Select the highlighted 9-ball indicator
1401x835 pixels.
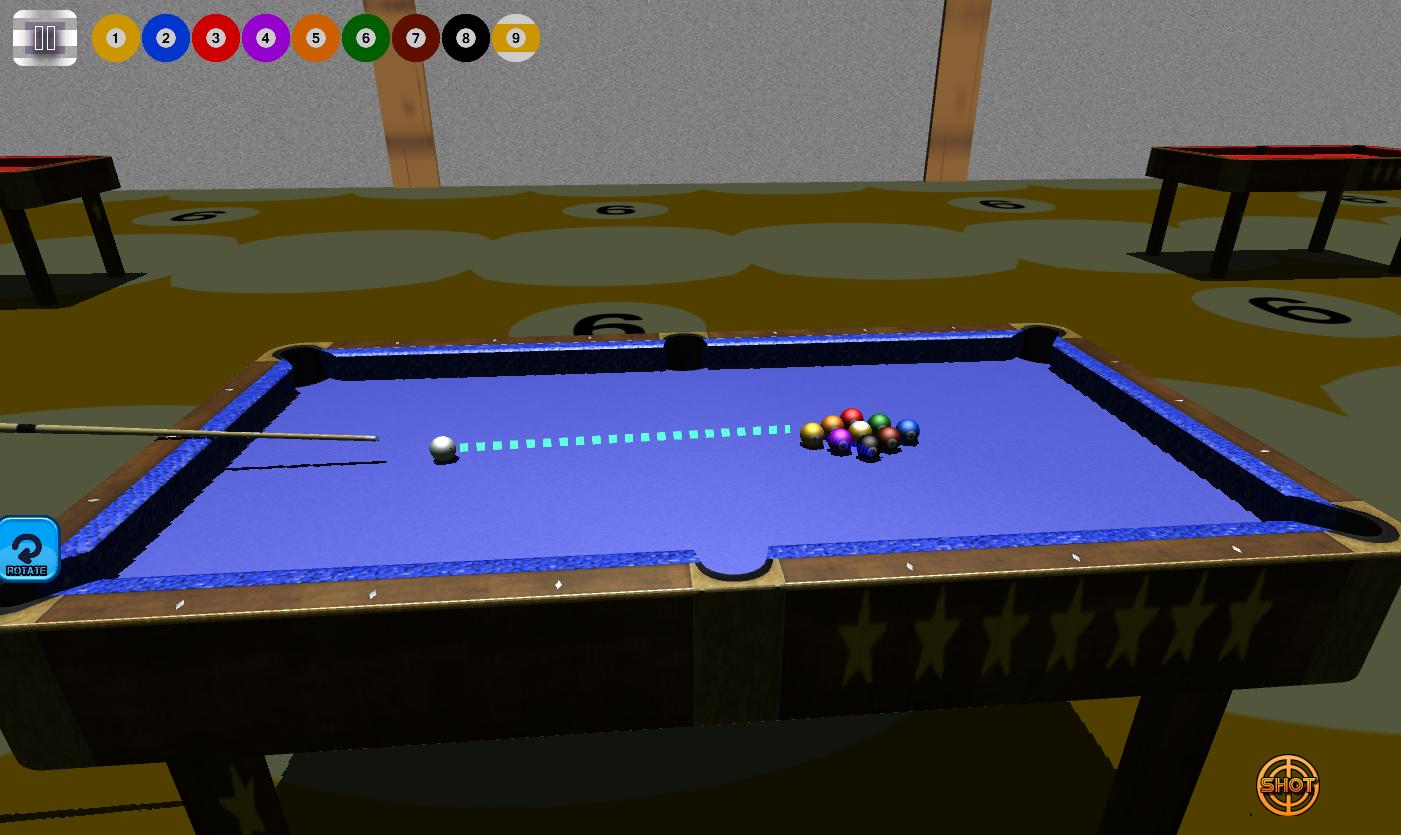pyautogui.click(x=516, y=38)
